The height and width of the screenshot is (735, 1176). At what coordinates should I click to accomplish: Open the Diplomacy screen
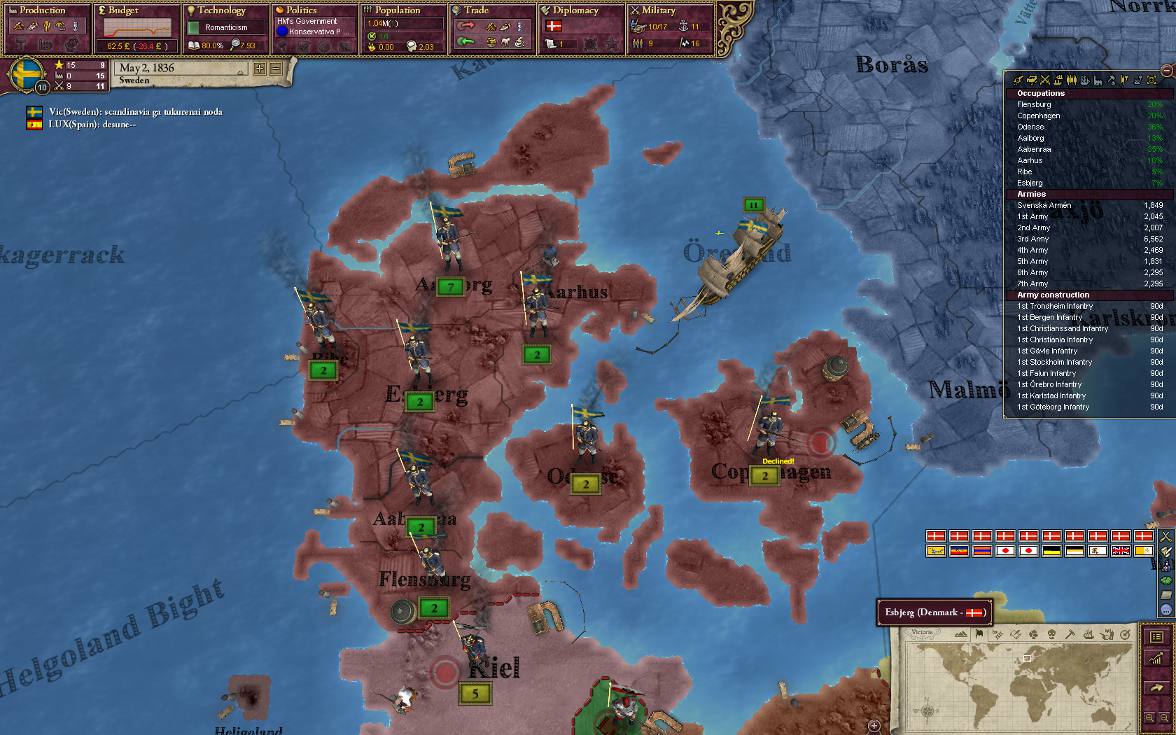[576, 10]
